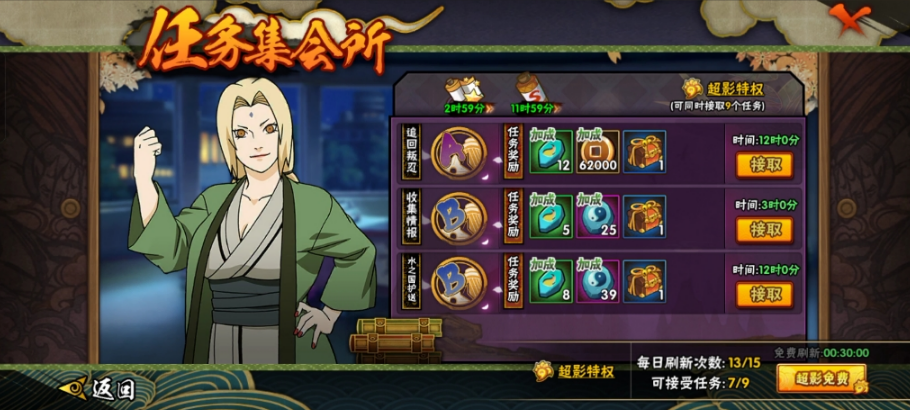This screenshot has width=910, height=410.
Task: Check the yin-yang orb reward showing 39
Action: click(597, 281)
